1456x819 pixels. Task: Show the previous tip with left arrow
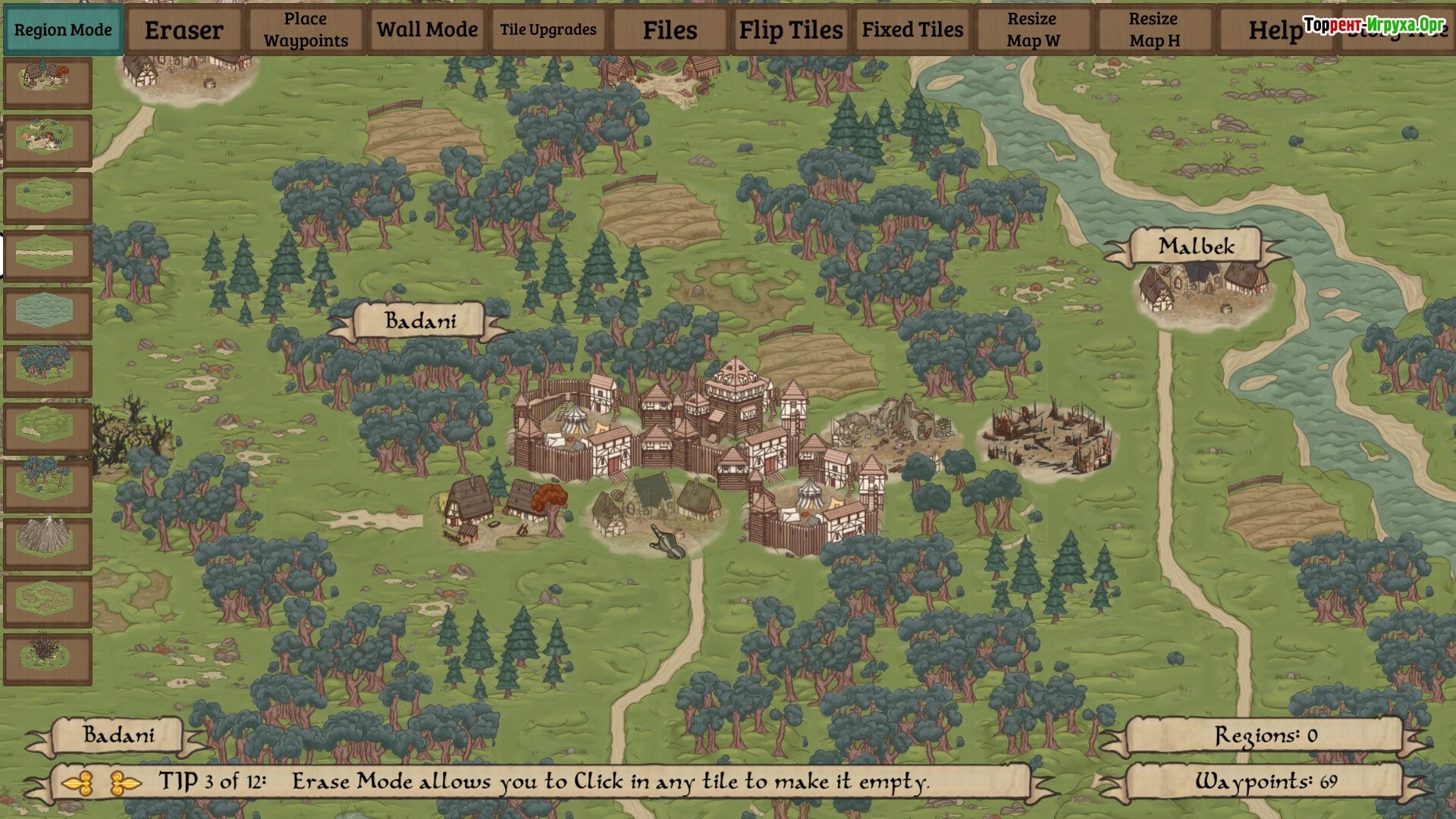[x=77, y=783]
